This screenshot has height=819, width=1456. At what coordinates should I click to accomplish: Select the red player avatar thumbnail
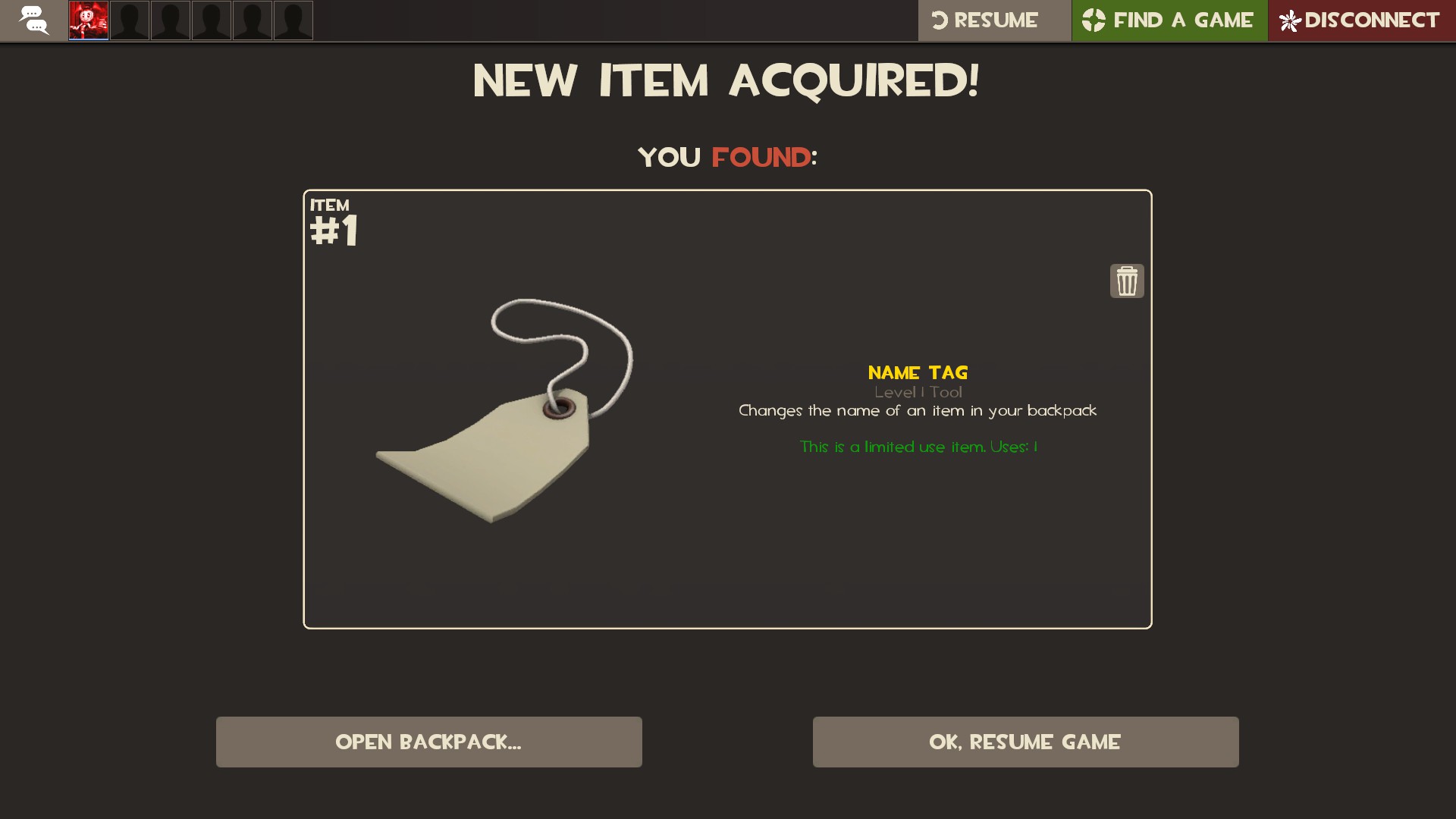[x=89, y=20]
